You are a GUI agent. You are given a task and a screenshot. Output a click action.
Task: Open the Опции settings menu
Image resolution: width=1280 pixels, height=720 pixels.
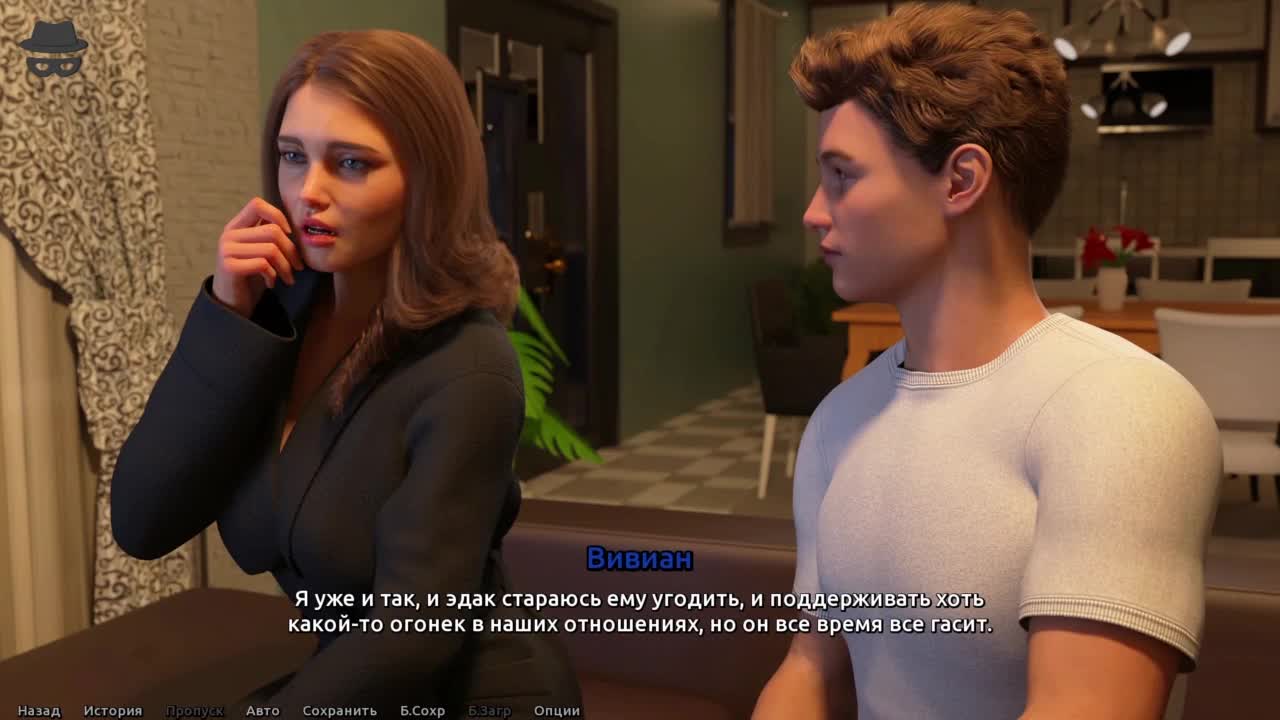point(557,711)
